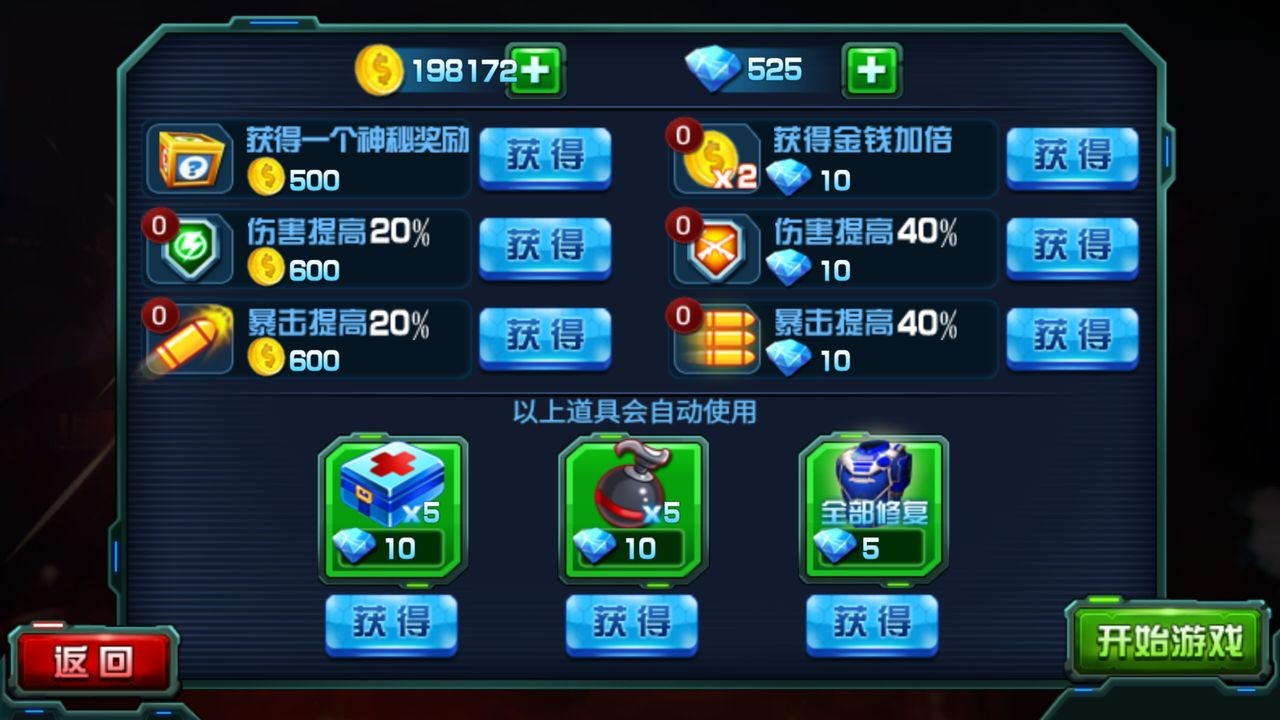Image resolution: width=1280 pixels, height=720 pixels.
Task: Click 获得 for the mystery reward row
Action: point(545,159)
